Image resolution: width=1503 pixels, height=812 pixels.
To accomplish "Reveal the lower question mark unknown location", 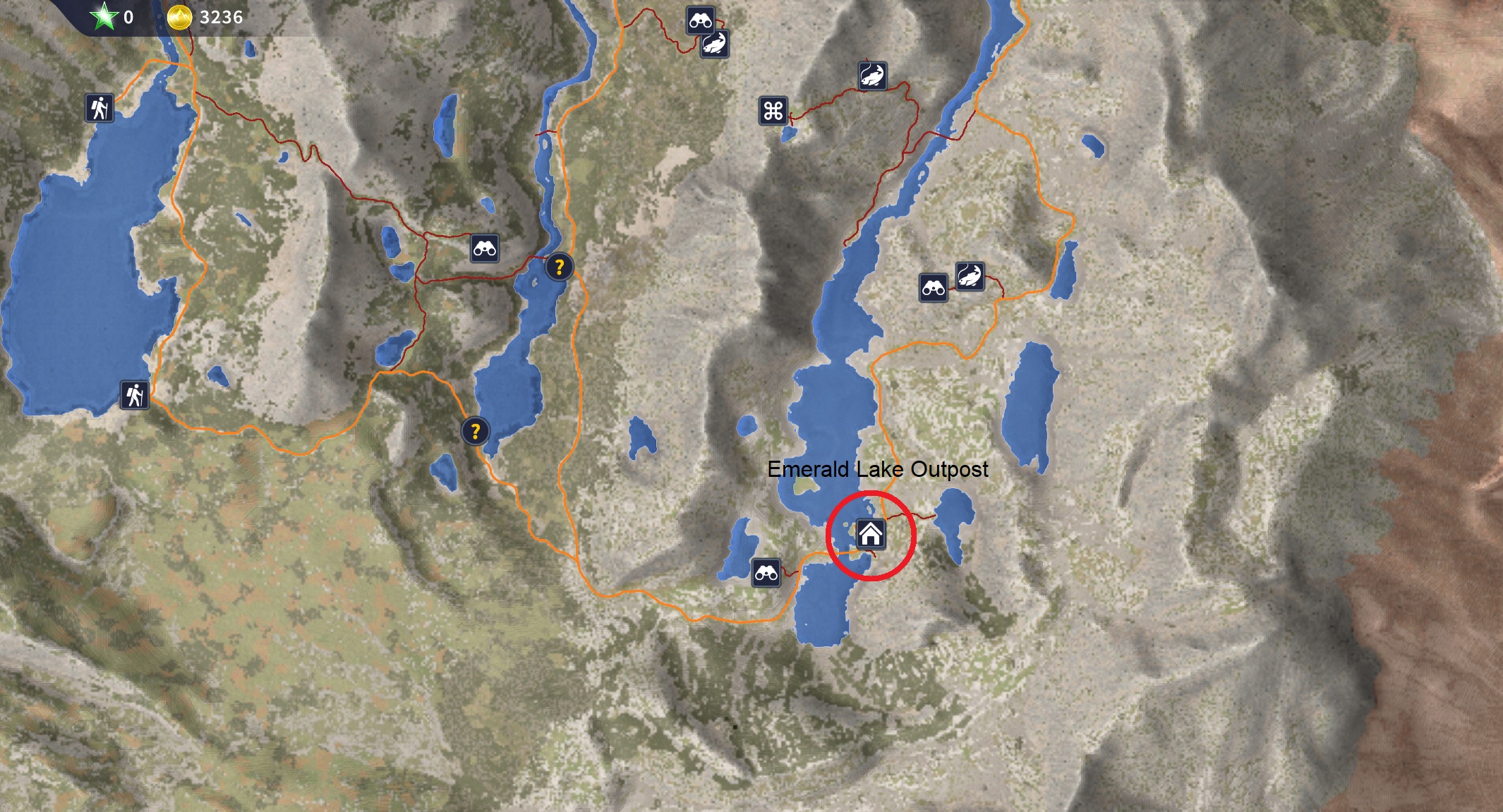I will point(475,431).
